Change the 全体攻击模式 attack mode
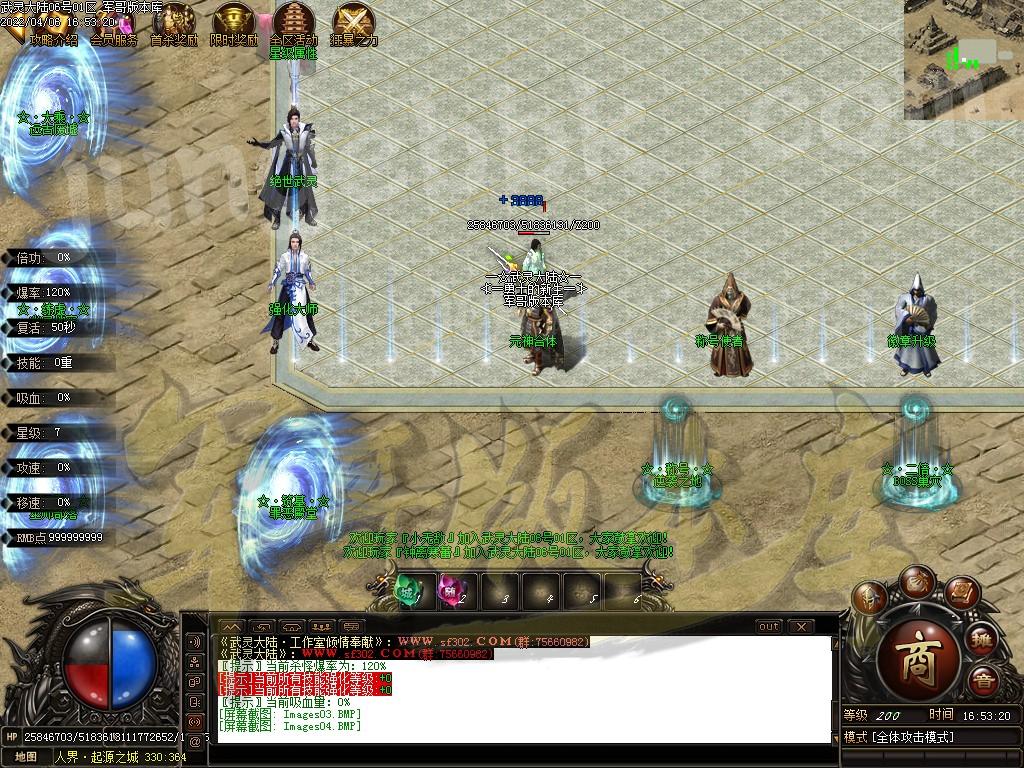The height and width of the screenshot is (768, 1024). coord(930,737)
